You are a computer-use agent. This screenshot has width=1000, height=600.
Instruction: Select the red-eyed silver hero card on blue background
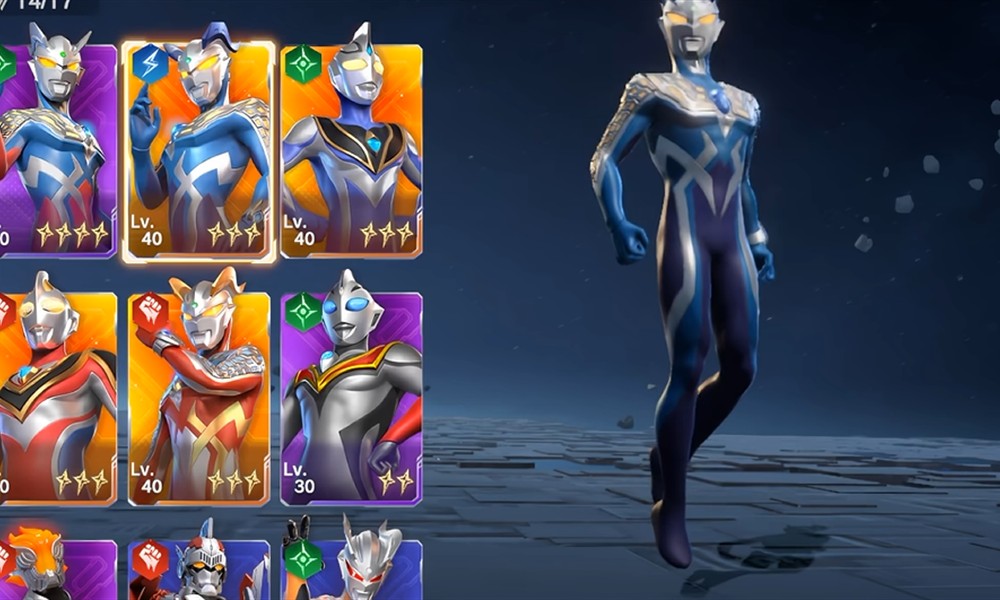351,570
